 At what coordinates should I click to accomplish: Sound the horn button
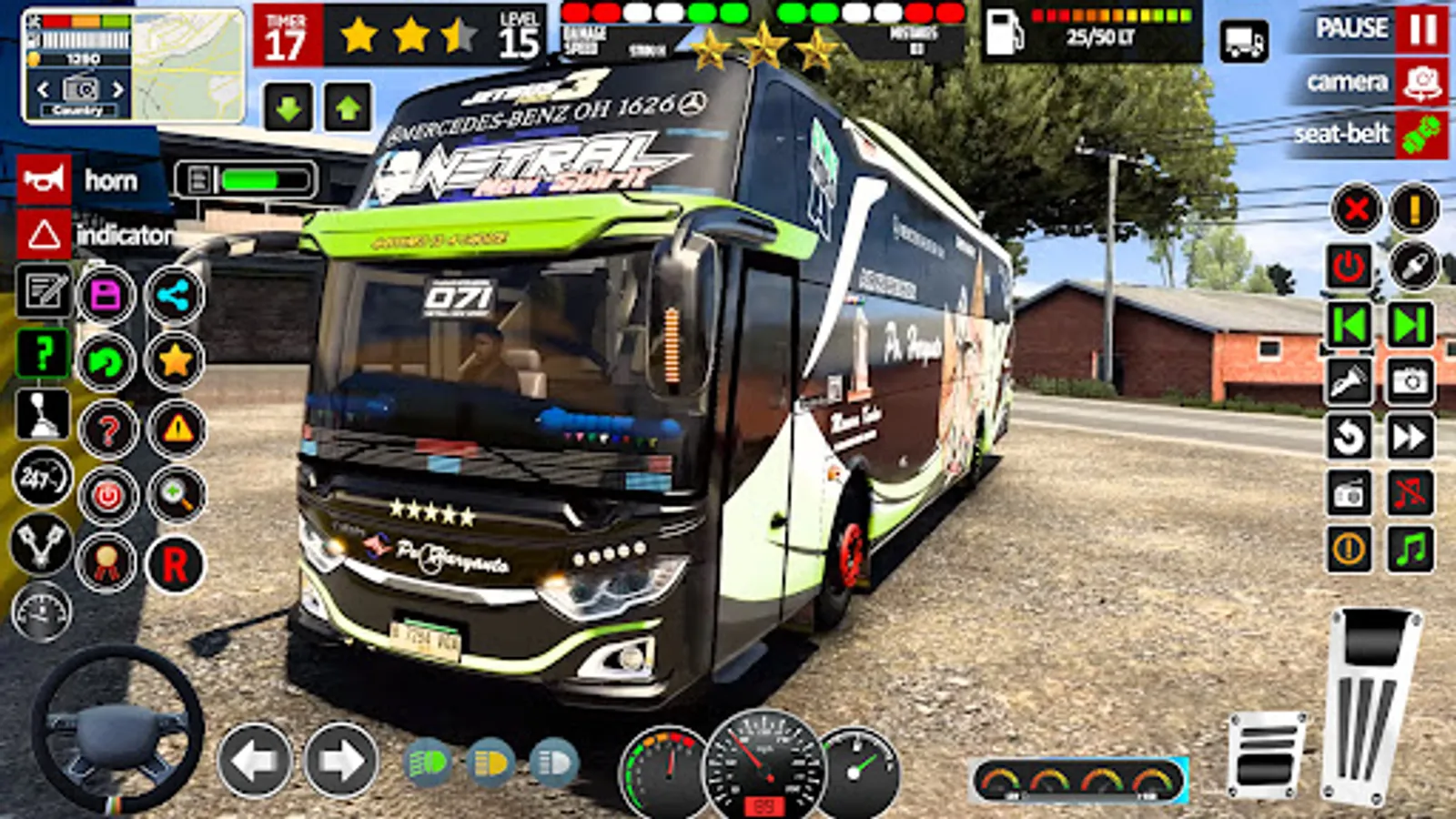44,180
